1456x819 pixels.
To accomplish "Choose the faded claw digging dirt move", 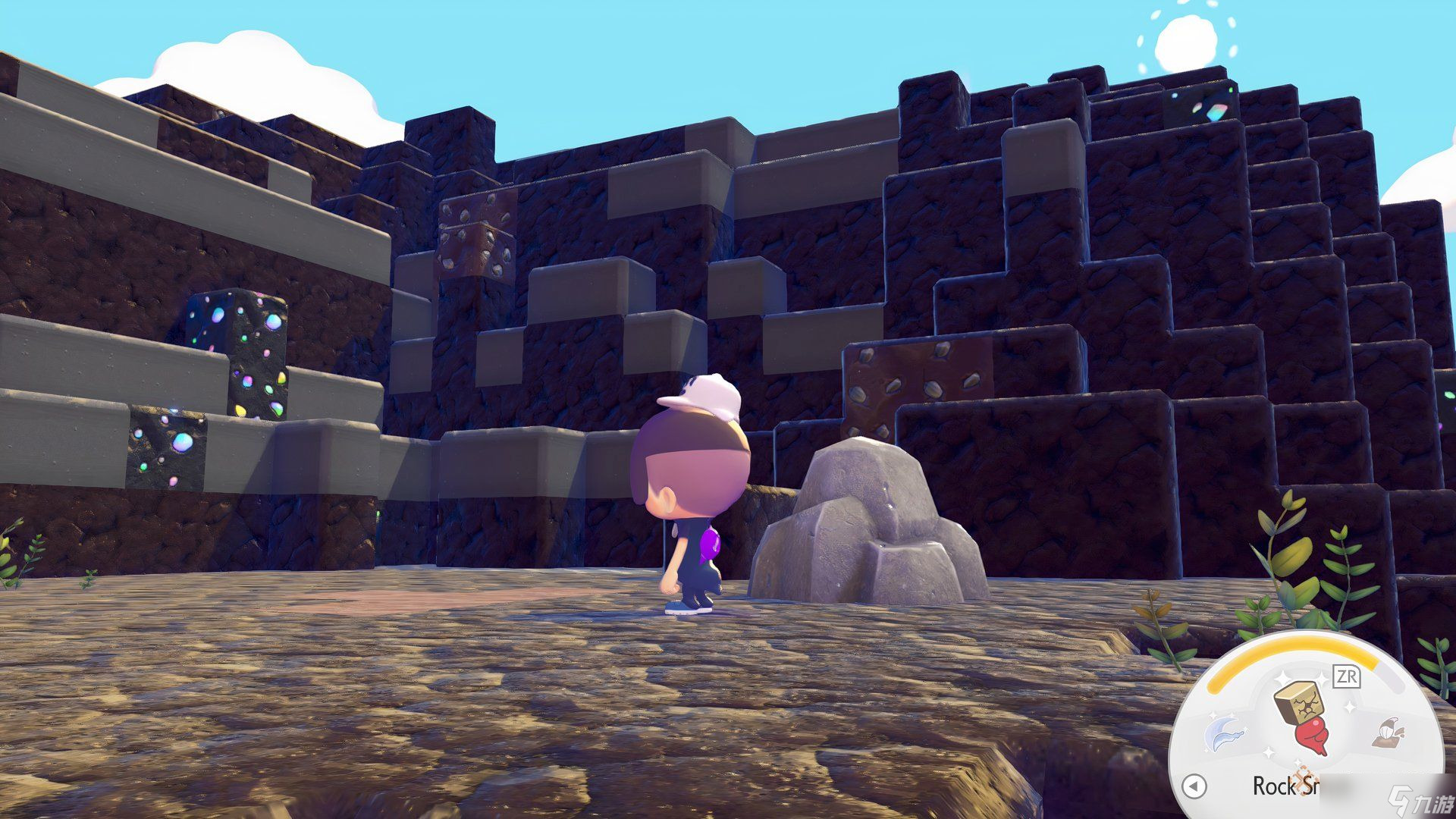I will pos(1389,733).
